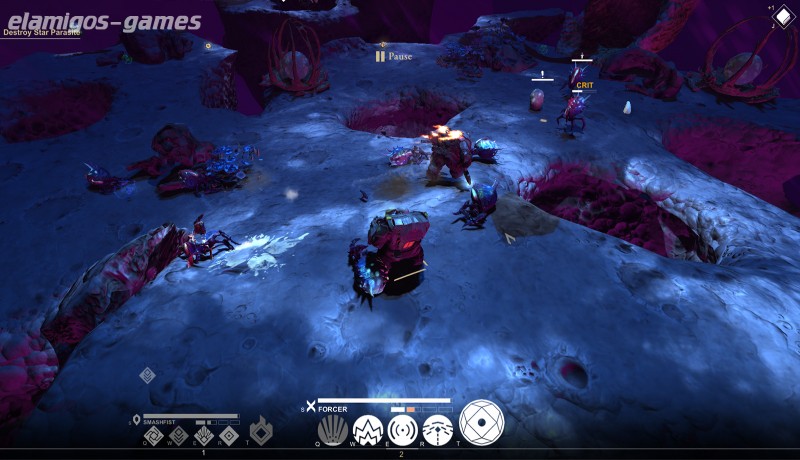Open the Destroy Star Parasite objective tracker
The image size is (800, 460).
point(41,32)
